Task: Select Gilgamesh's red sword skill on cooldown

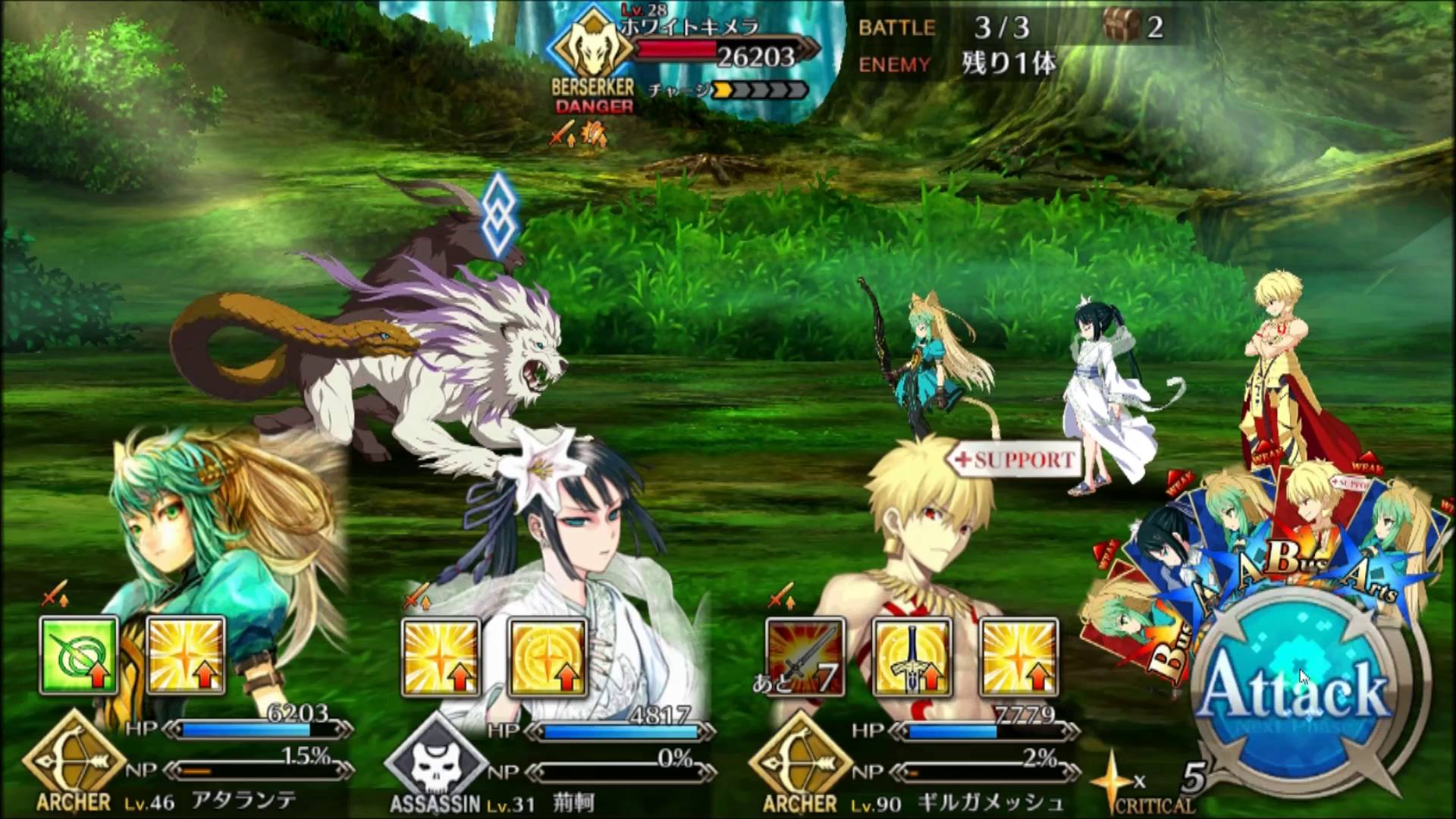Action: [x=805, y=657]
